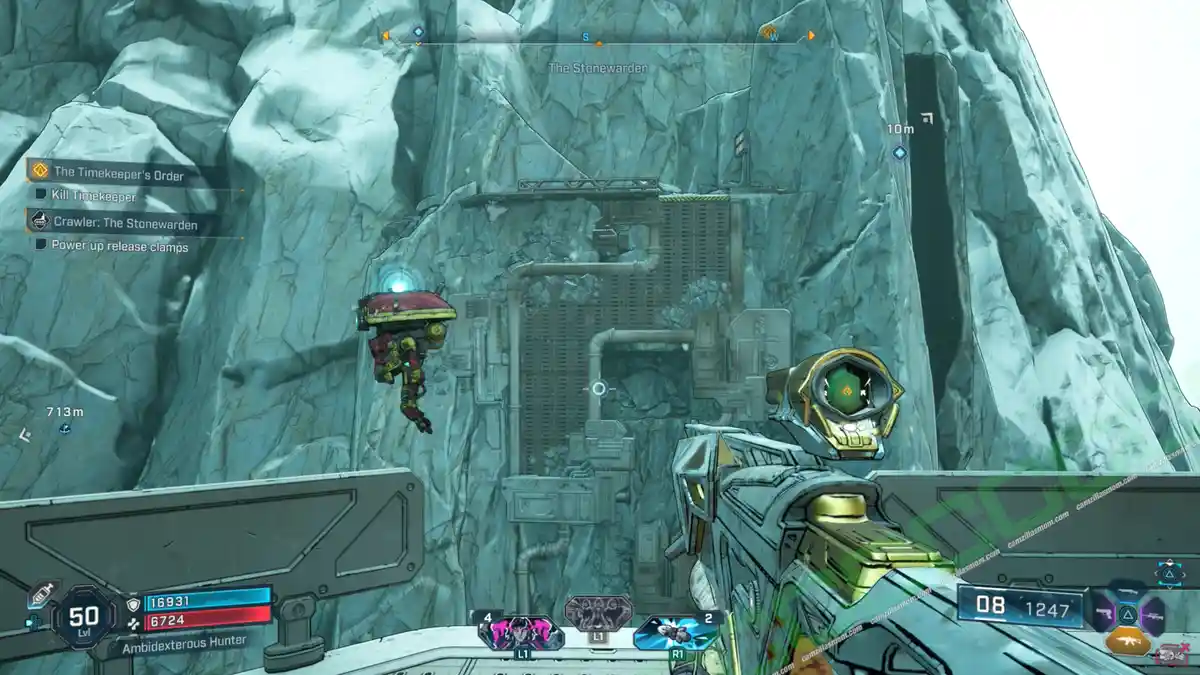The width and height of the screenshot is (1200, 675).
Task: Select the orange assault rifle weapon slot
Action: pos(1127,641)
